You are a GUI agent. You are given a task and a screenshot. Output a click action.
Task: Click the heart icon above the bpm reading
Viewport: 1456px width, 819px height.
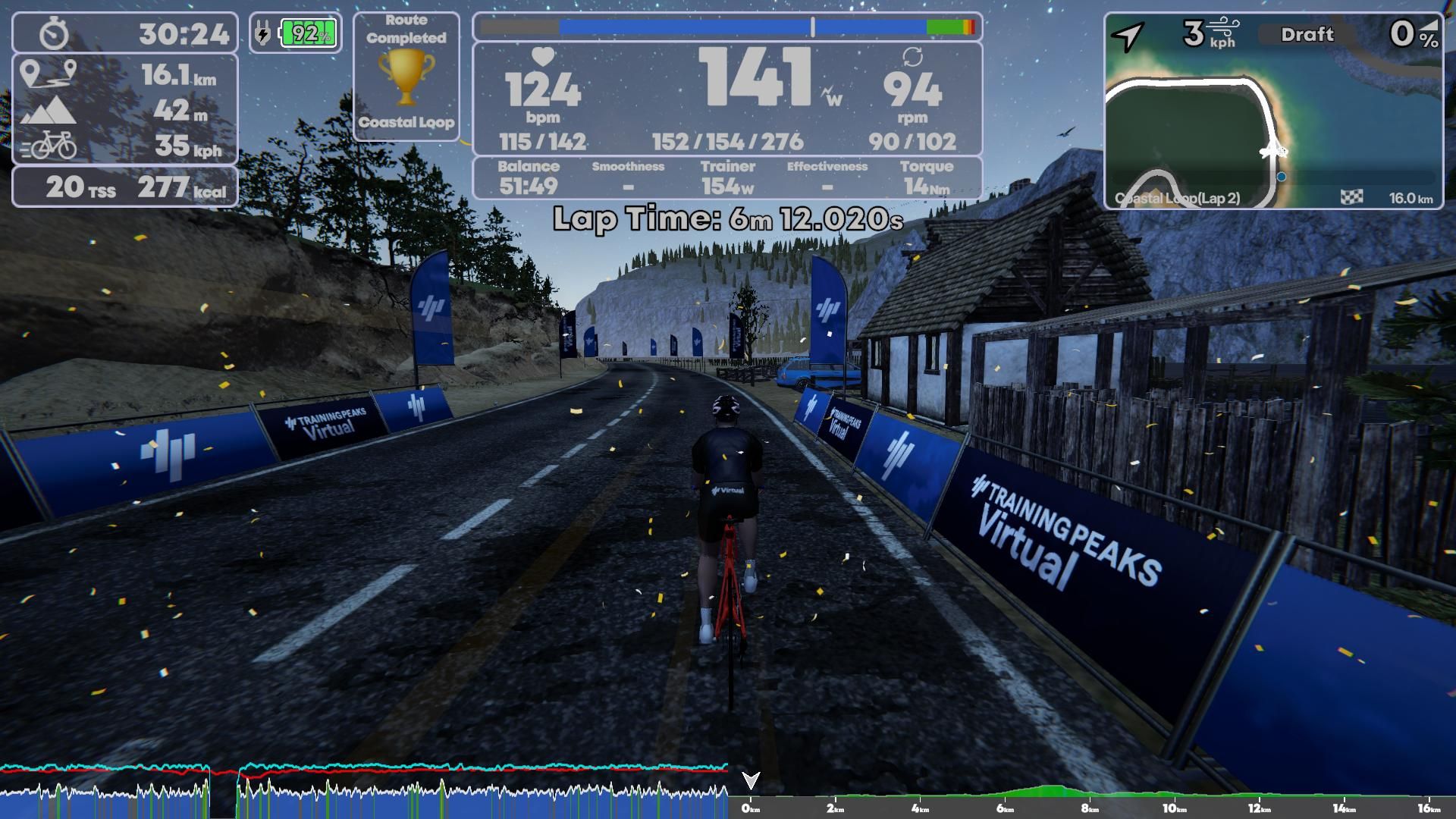click(x=541, y=57)
